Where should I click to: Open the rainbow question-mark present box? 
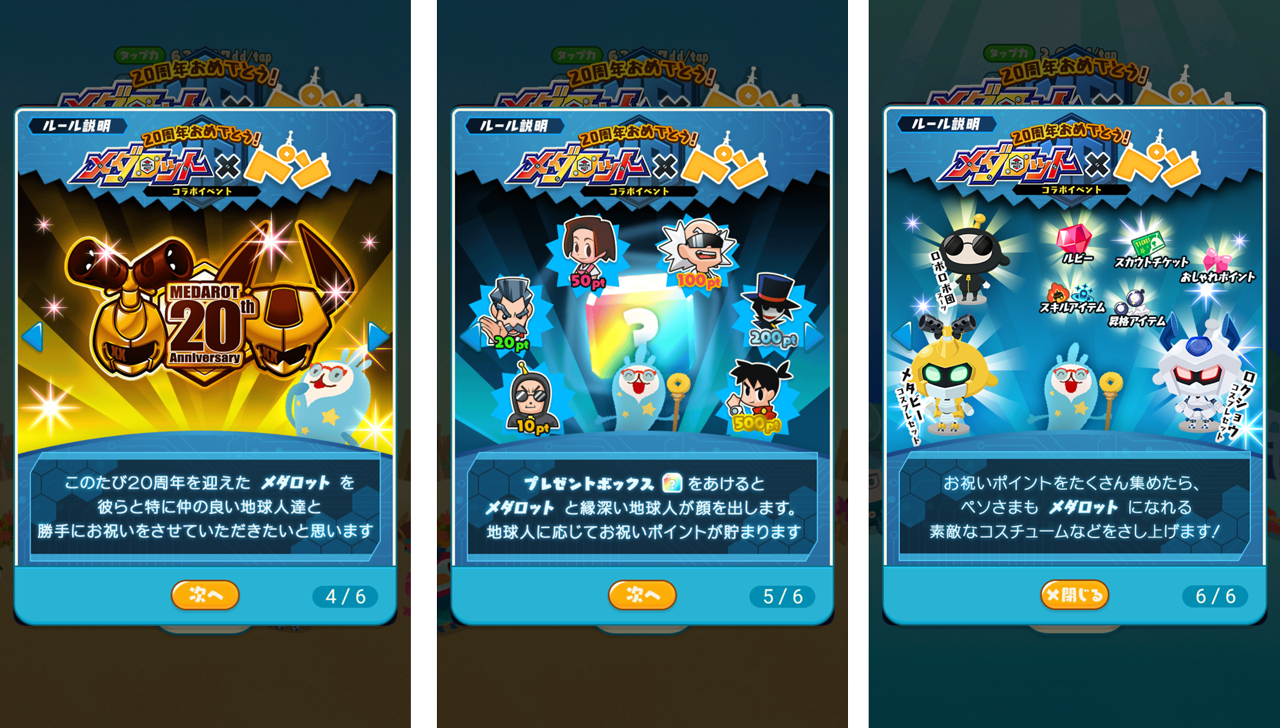point(640,310)
